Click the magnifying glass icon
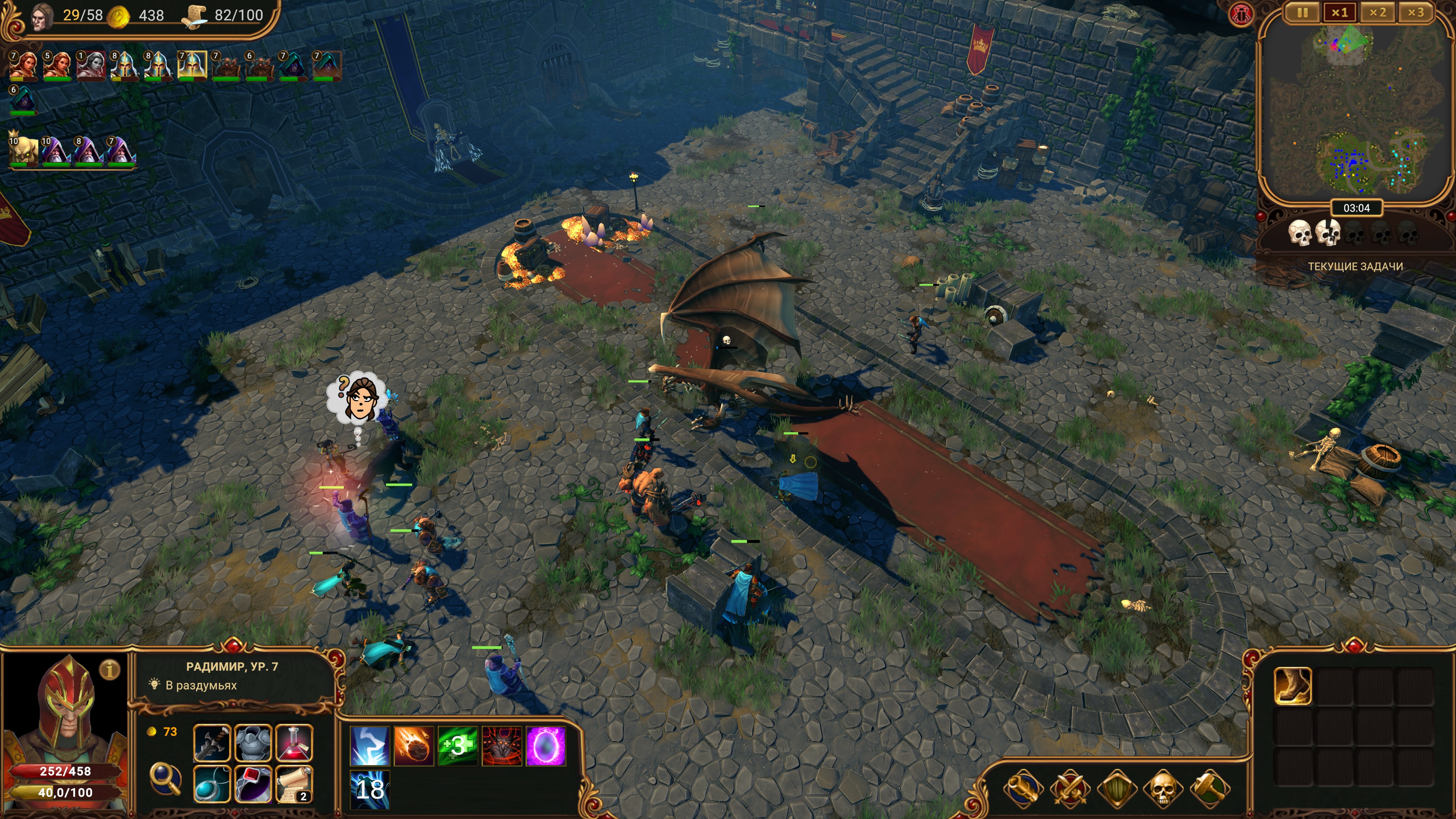Screen dimensions: 1456x819 [165, 779]
